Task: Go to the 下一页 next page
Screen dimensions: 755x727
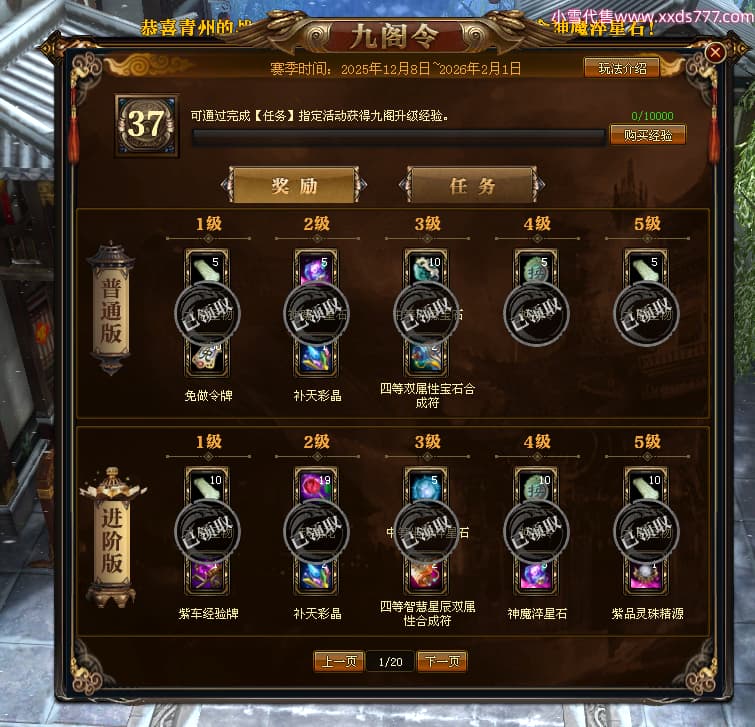Action: point(442,661)
